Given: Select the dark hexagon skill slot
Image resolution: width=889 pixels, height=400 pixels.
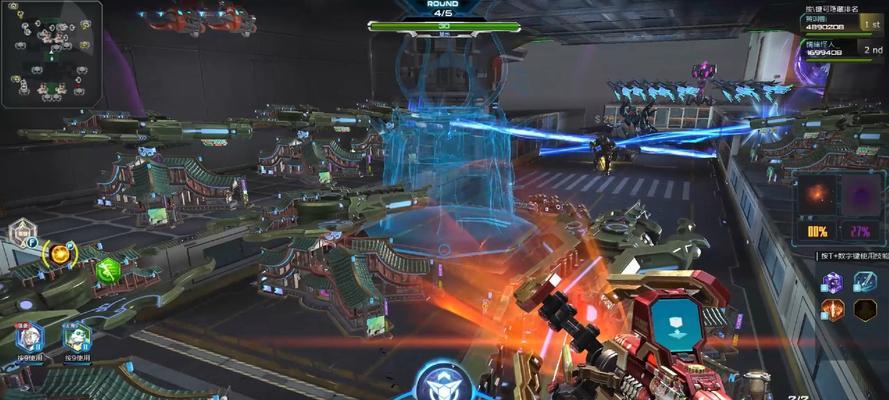Looking at the screenshot, I should (x=864, y=310).
